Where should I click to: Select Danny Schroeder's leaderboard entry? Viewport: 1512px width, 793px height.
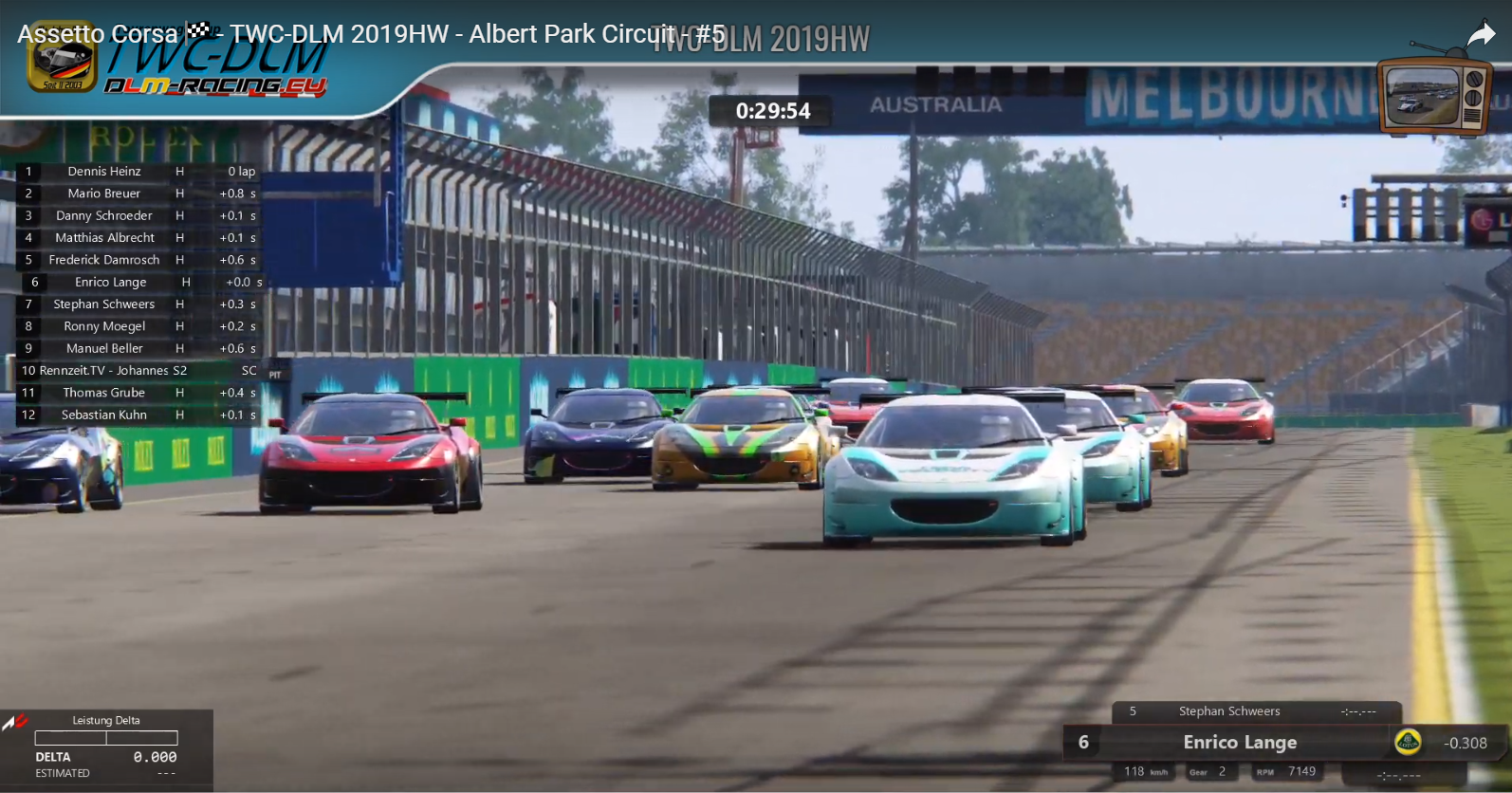click(104, 216)
